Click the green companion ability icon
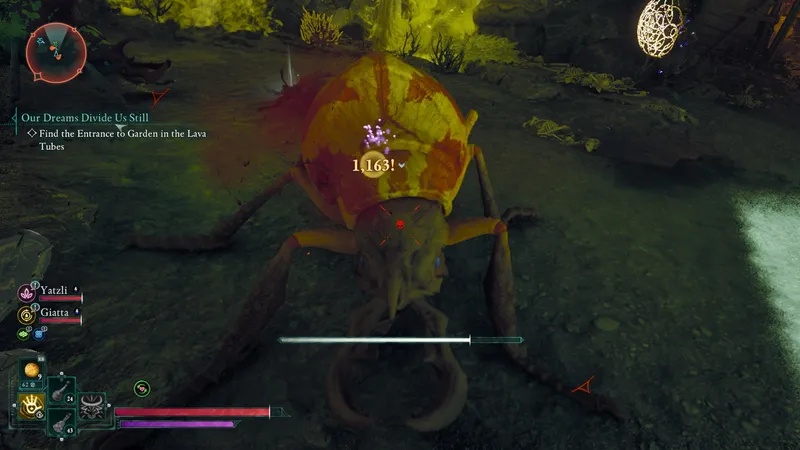The height and width of the screenshot is (450, 800). coord(24,334)
